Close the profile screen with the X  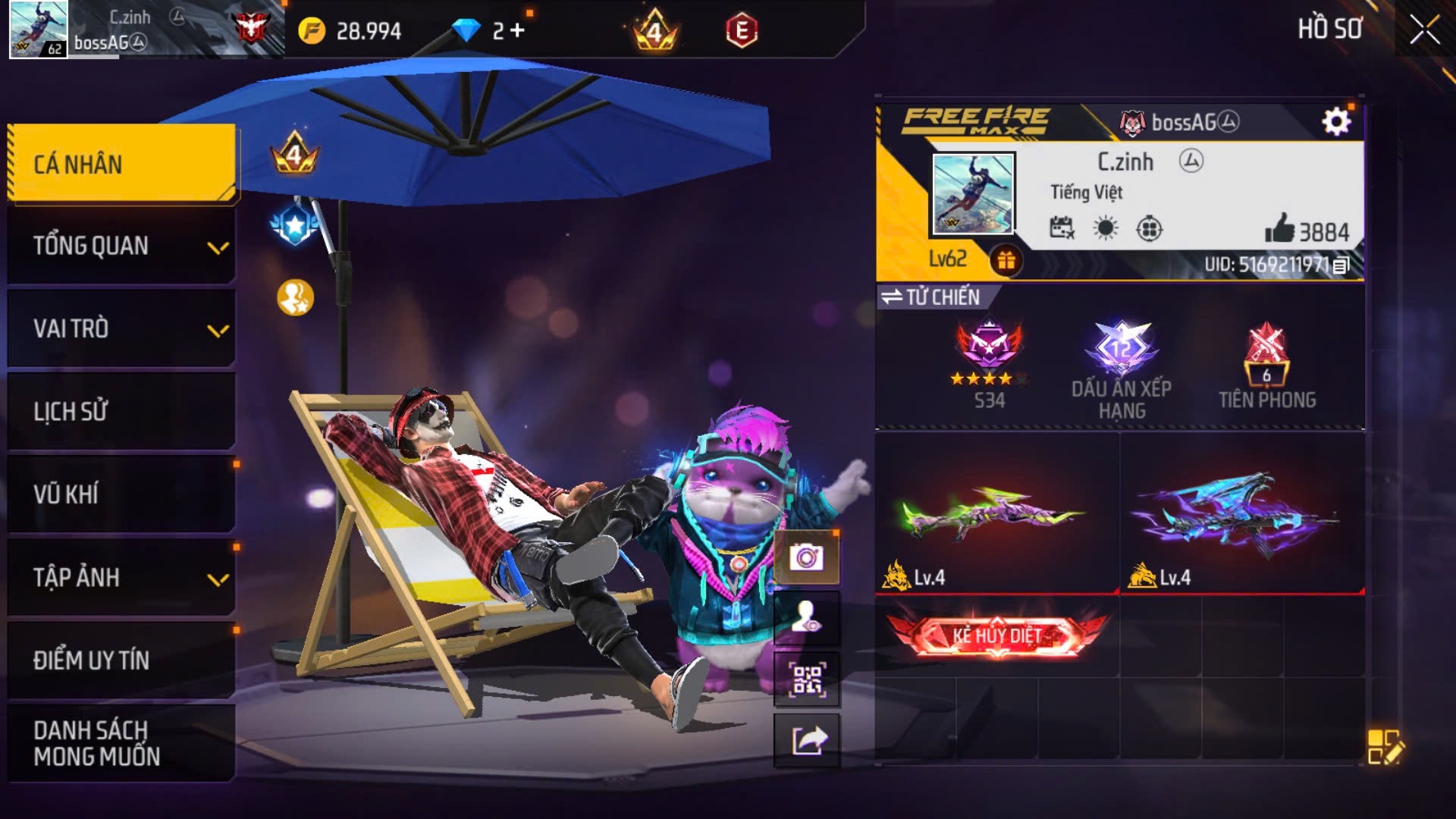[1424, 30]
